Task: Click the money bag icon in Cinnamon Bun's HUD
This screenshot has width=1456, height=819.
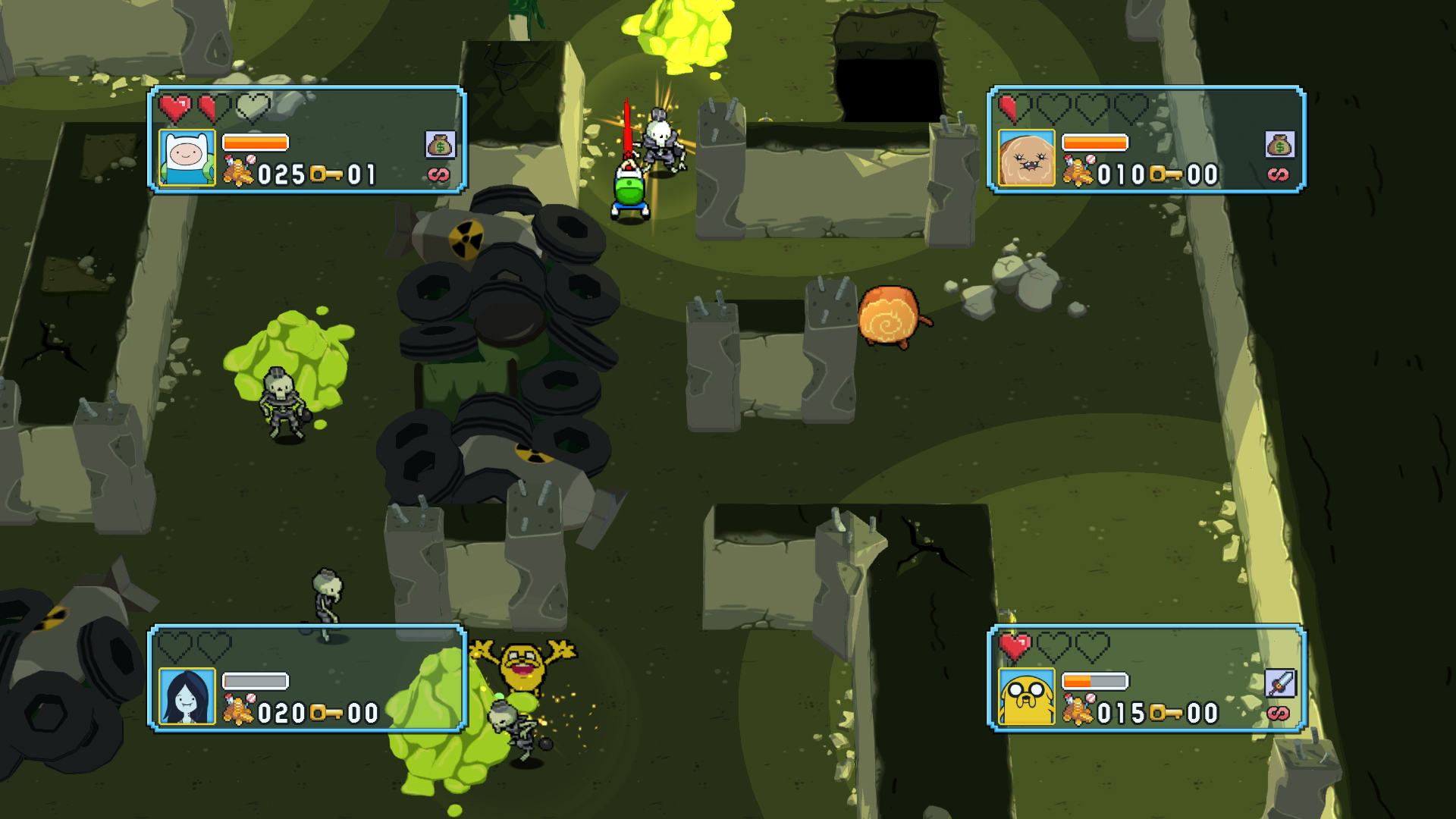Action: click(1279, 143)
